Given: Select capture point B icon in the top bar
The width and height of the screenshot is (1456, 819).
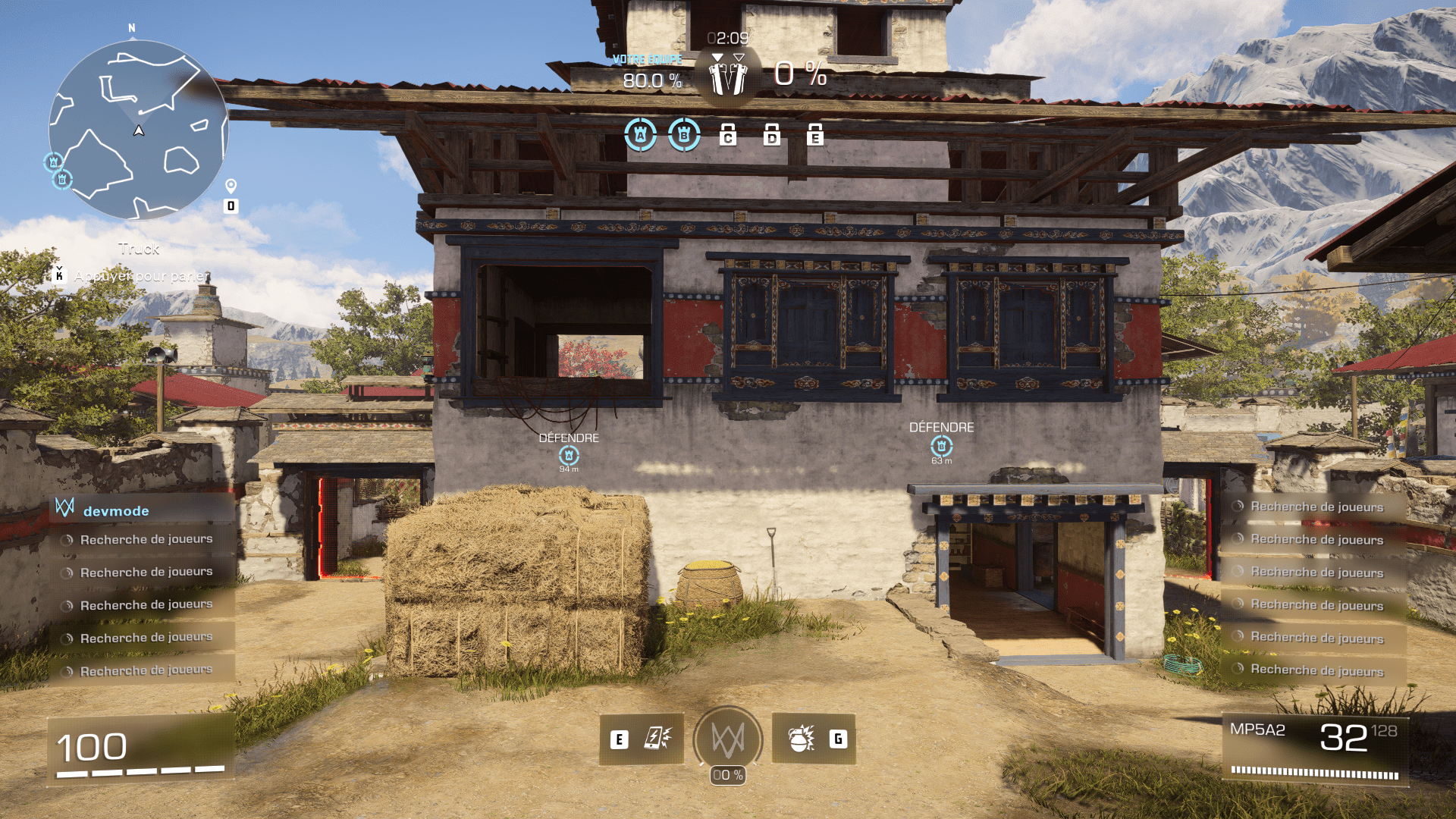Looking at the screenshot, I should pos(684,135).
